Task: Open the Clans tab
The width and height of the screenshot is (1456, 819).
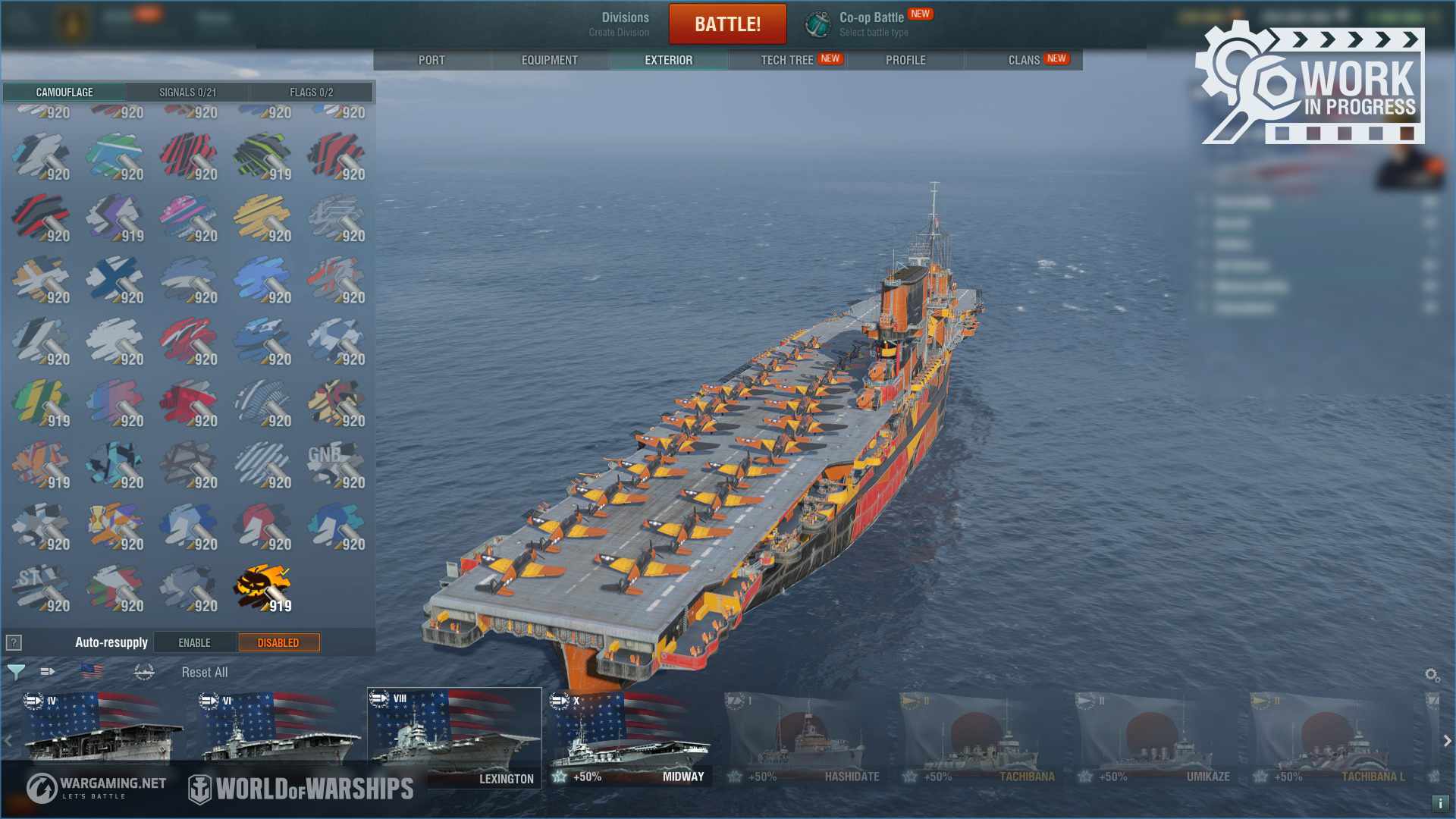Action: point(1024,60)
